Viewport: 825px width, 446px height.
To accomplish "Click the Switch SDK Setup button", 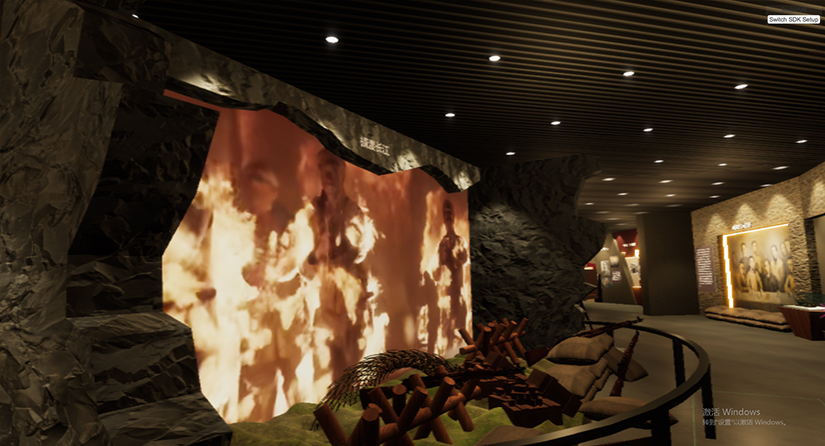I will tap(793, 19).
